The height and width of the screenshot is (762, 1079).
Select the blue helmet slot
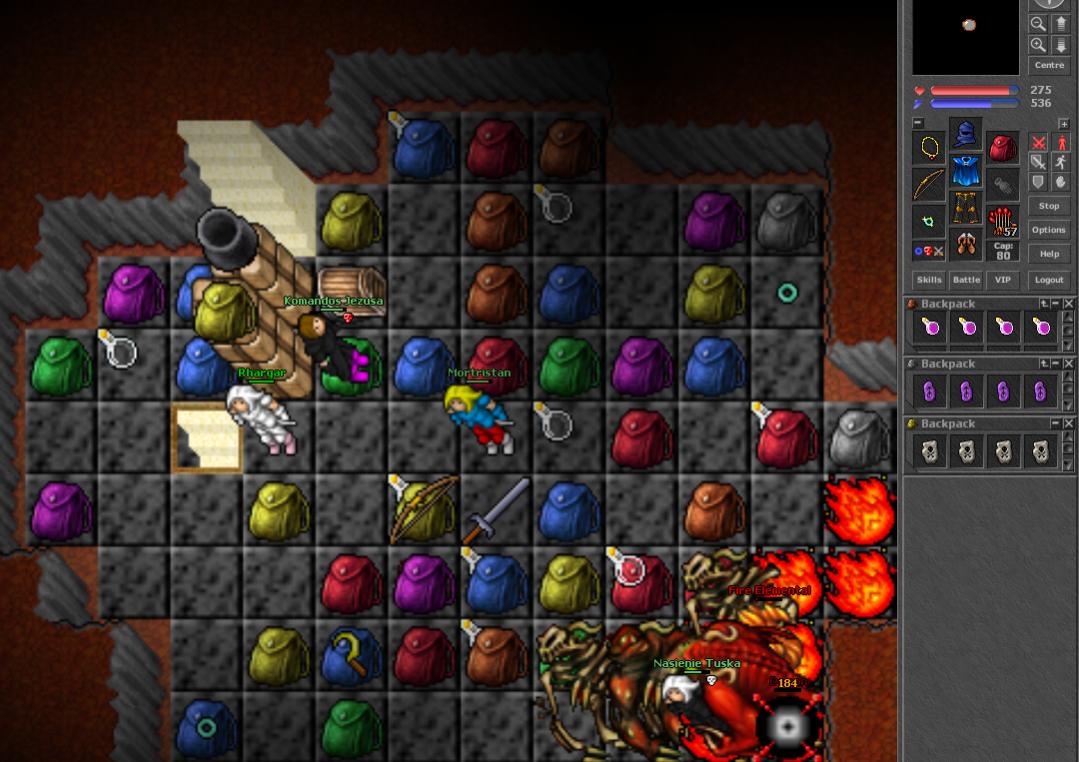tap(965, 134)
